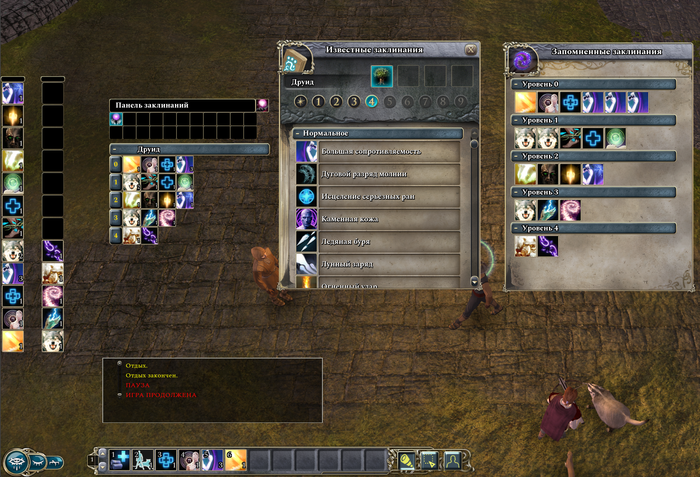Screen dimensions: 700x477
Task: Show level 1 known spells
Action: coord(319,101)
